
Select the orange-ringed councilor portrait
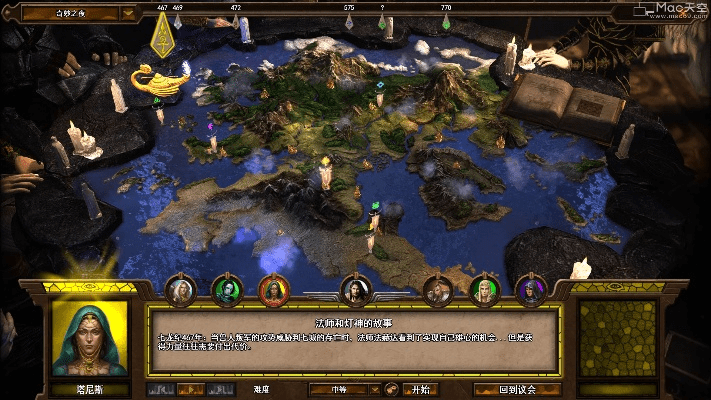coord(273,290)
